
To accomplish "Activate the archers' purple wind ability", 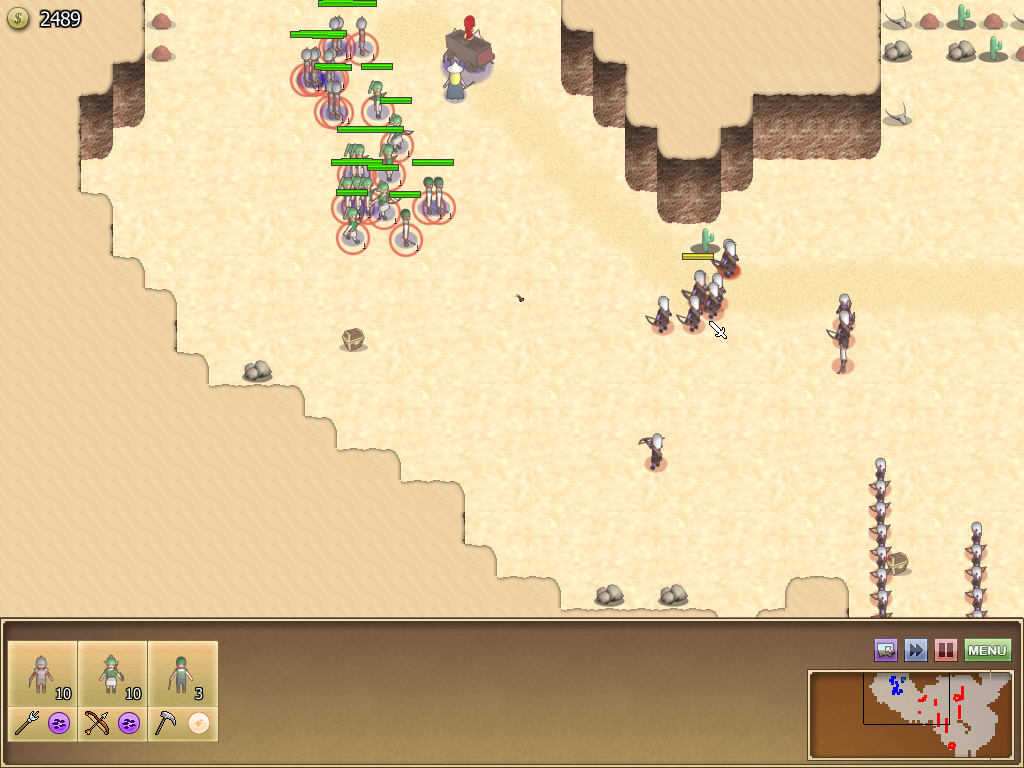I will coord(129,723).
